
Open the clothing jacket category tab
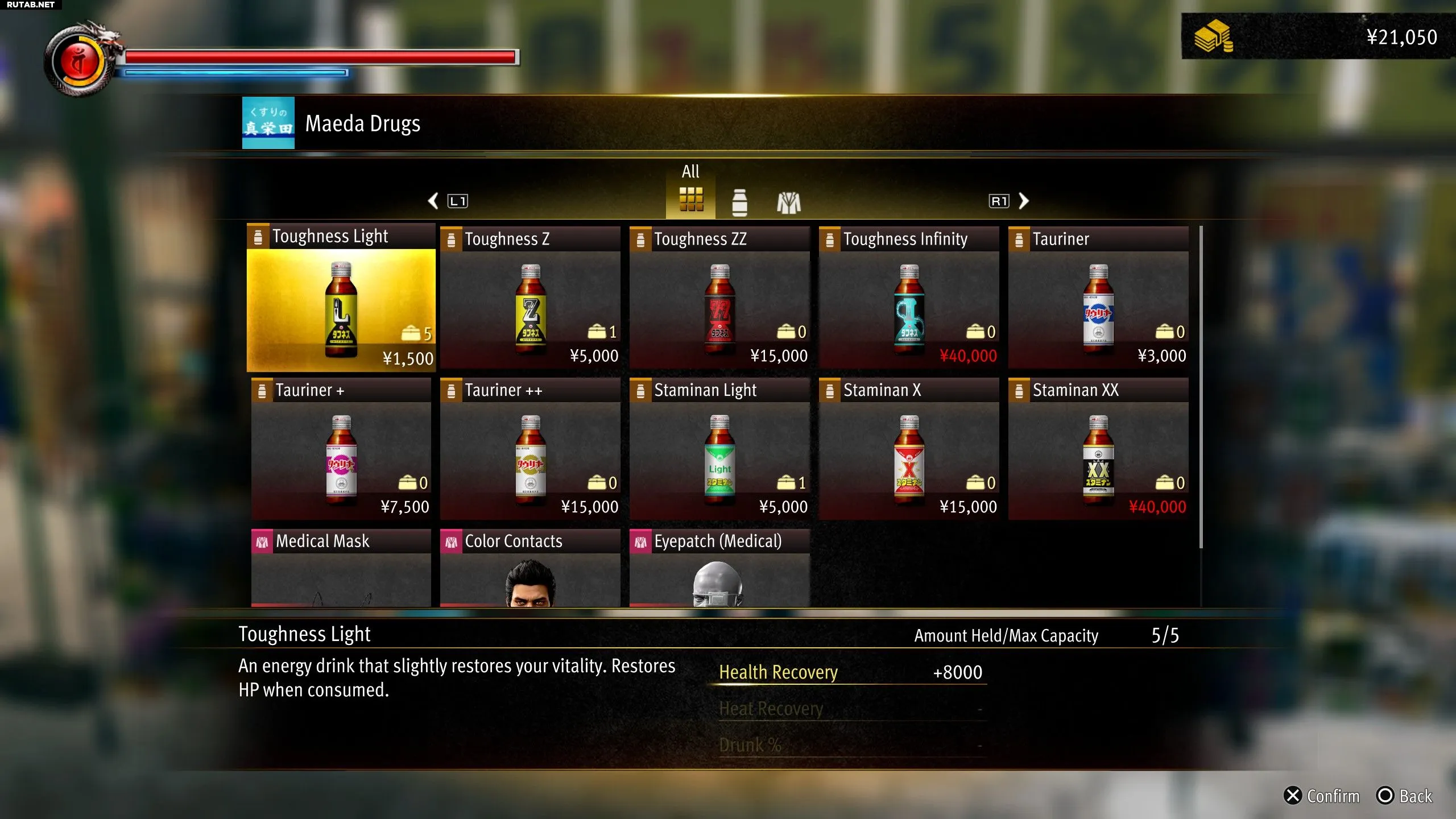(x=789, y=202)
